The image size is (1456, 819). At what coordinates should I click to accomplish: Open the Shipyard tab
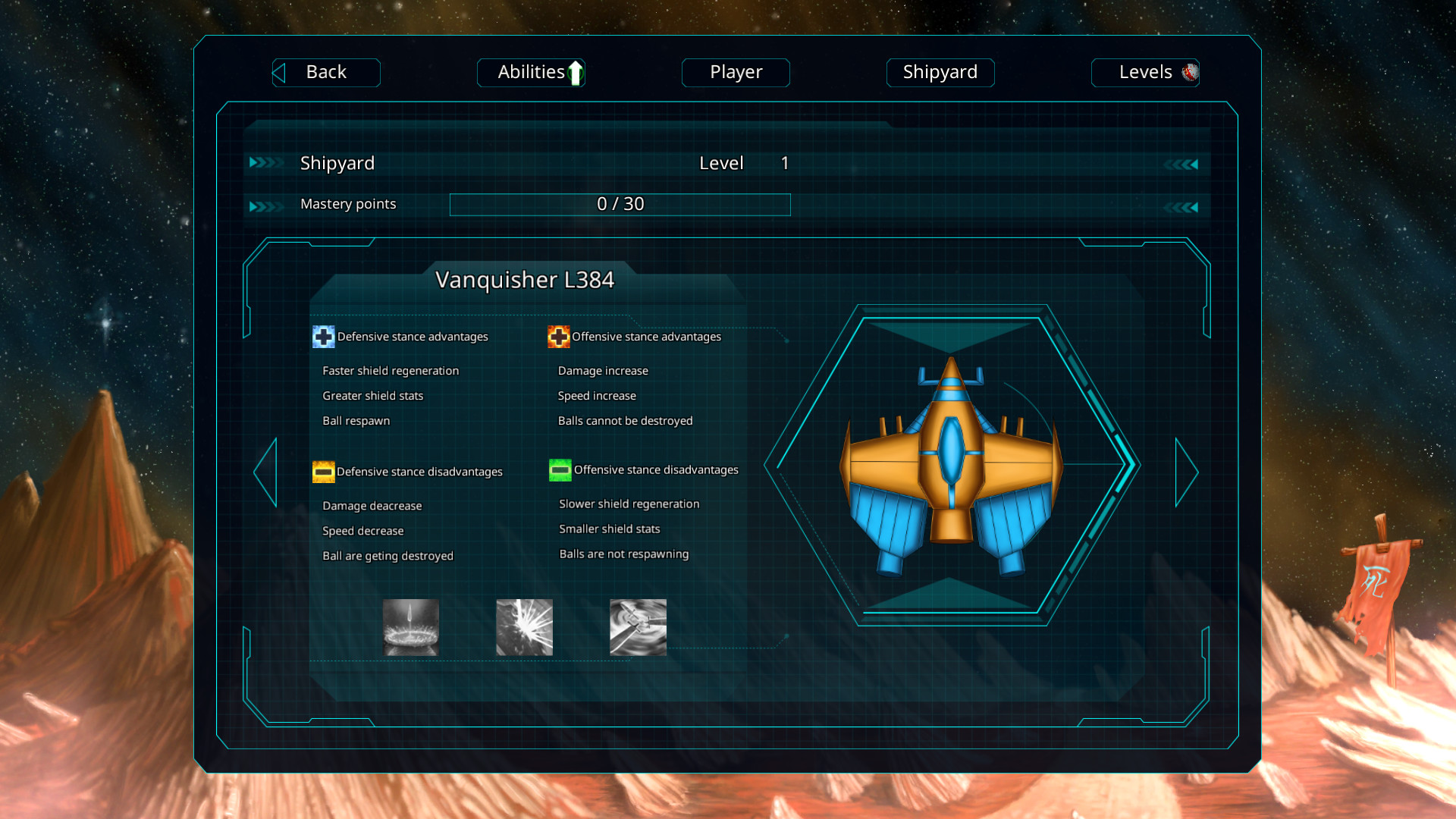940,72
